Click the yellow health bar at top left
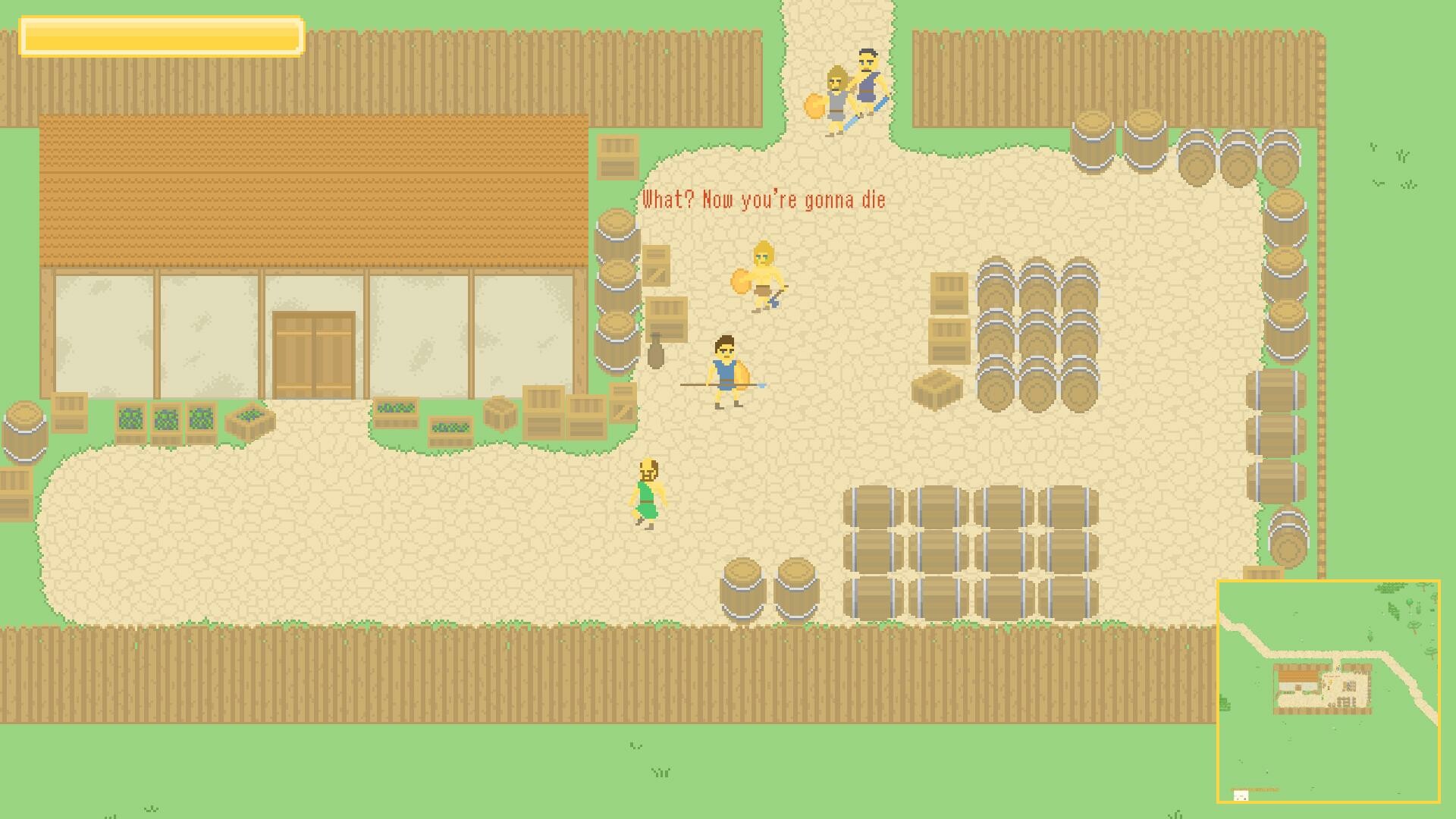Screen dimensions: 1456x819 (x=162, y=35)
